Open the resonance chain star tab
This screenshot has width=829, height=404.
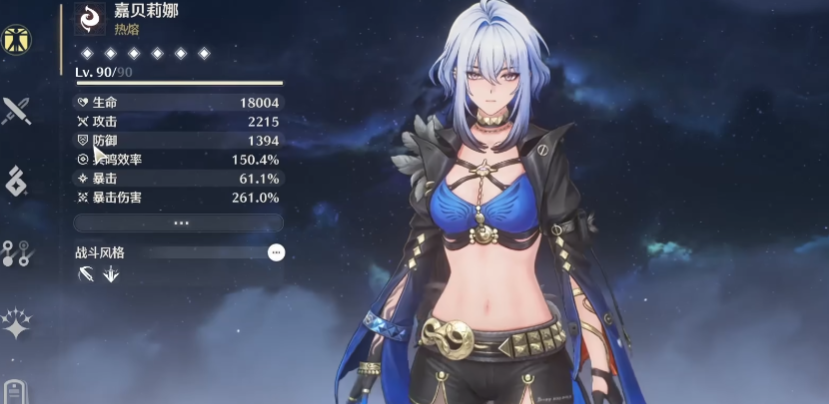click(x=16, y=322)
